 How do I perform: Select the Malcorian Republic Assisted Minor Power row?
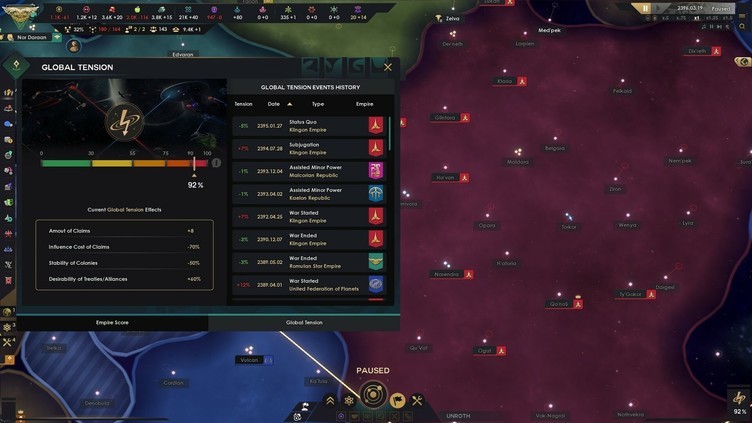click(x=310, y=171)
